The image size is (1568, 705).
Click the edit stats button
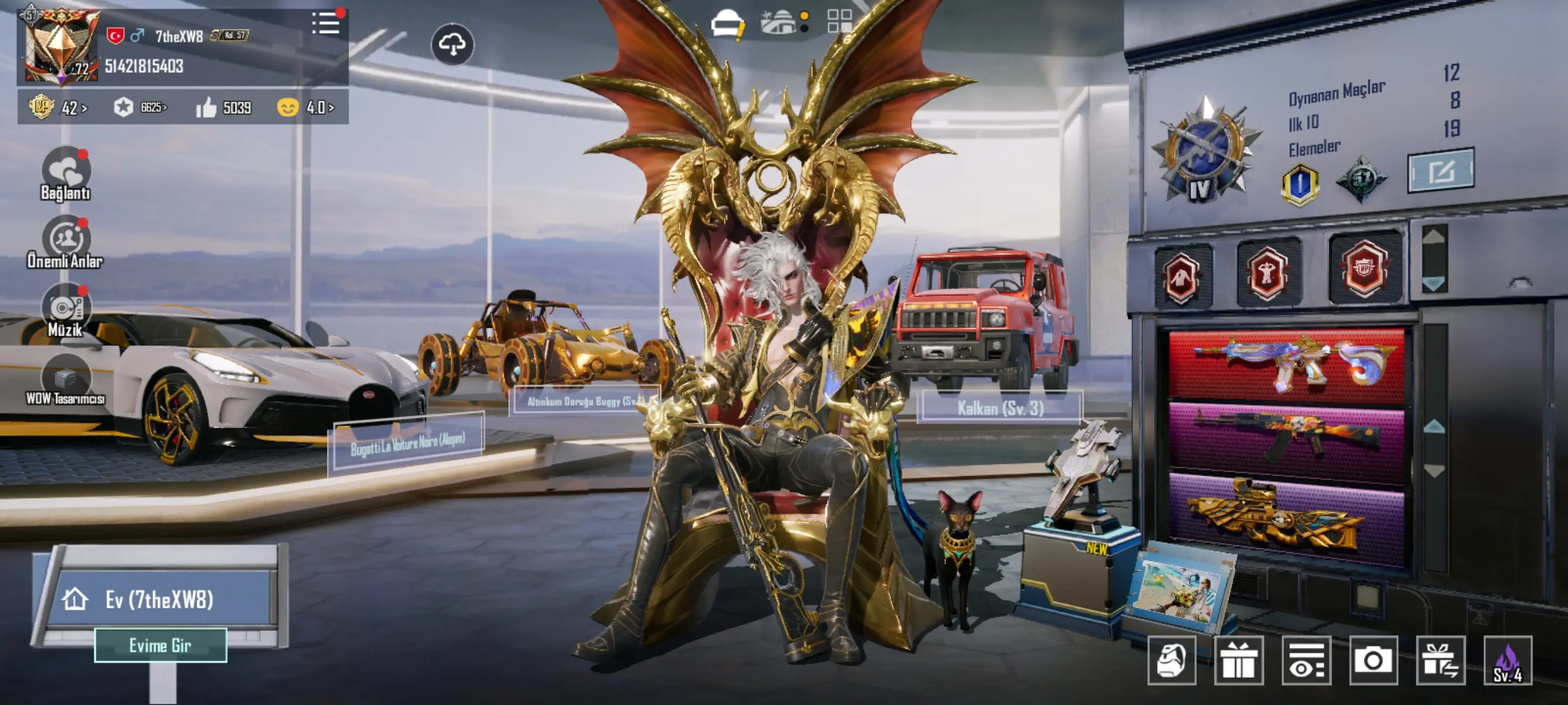coord(1441,171)
